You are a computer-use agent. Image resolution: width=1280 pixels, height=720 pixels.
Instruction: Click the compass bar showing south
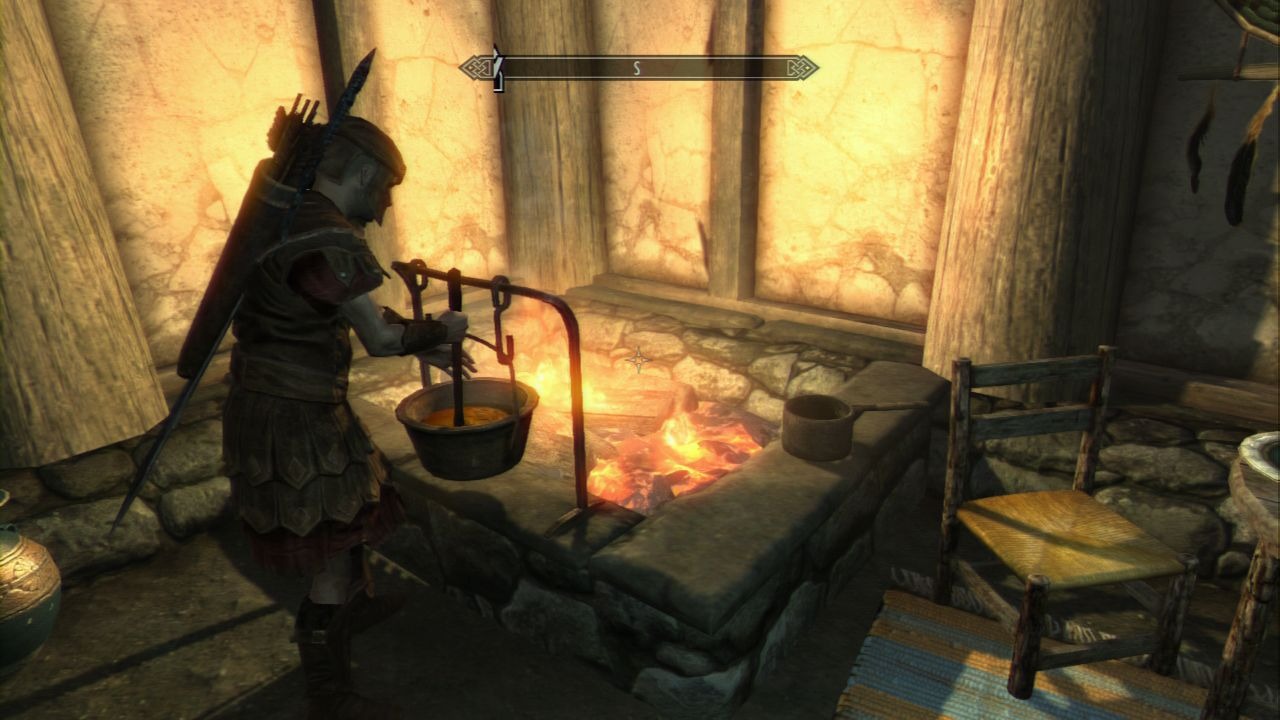638,68
